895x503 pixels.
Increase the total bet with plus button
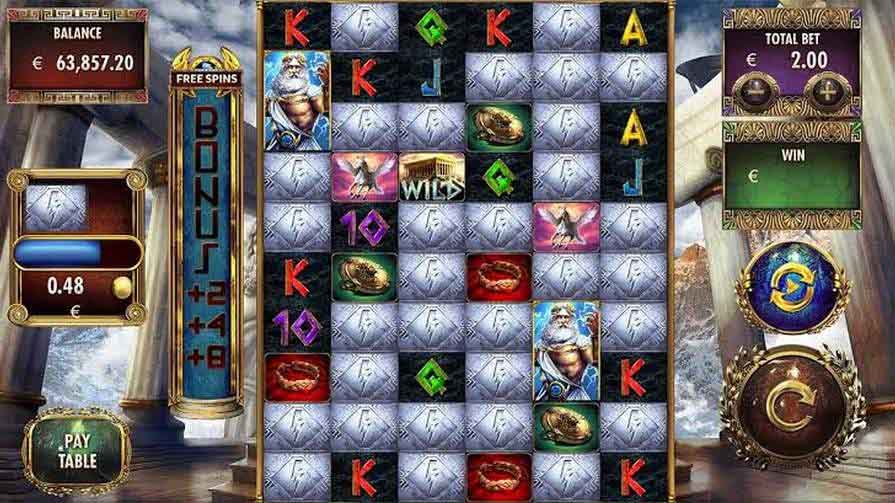[x=826, y=93]
